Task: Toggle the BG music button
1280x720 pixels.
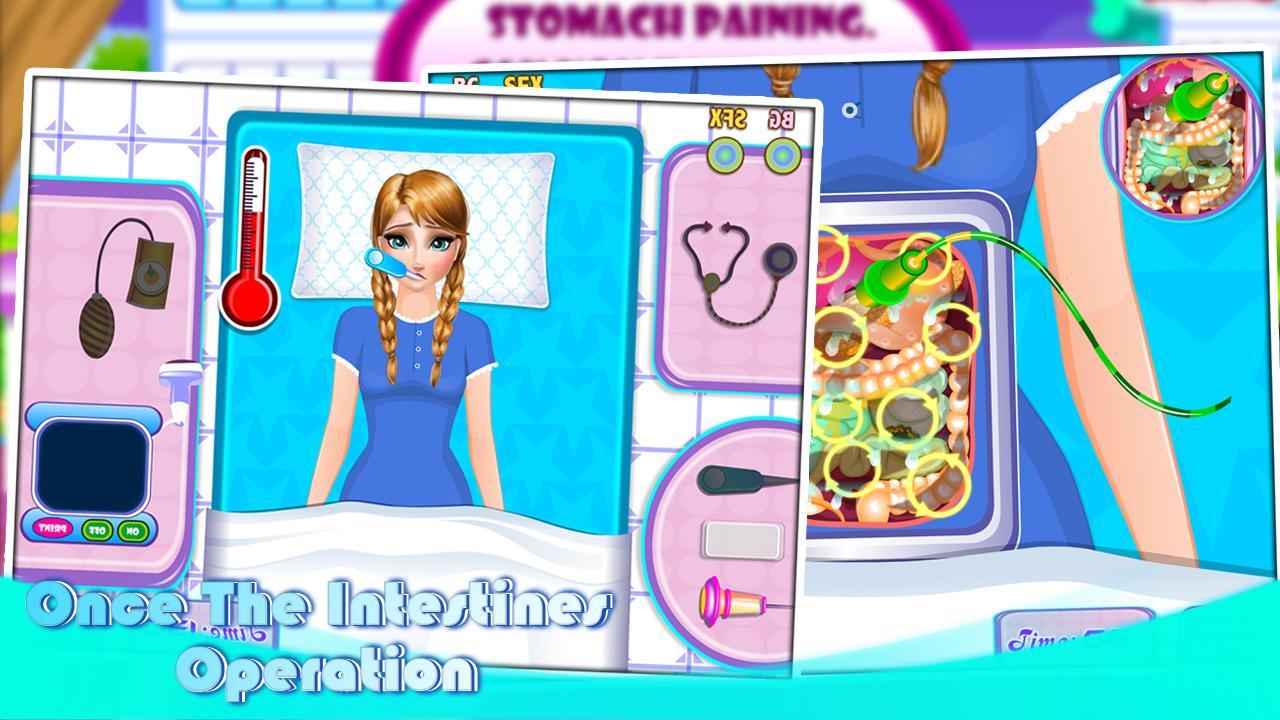Action: click(x=780, y=156)
